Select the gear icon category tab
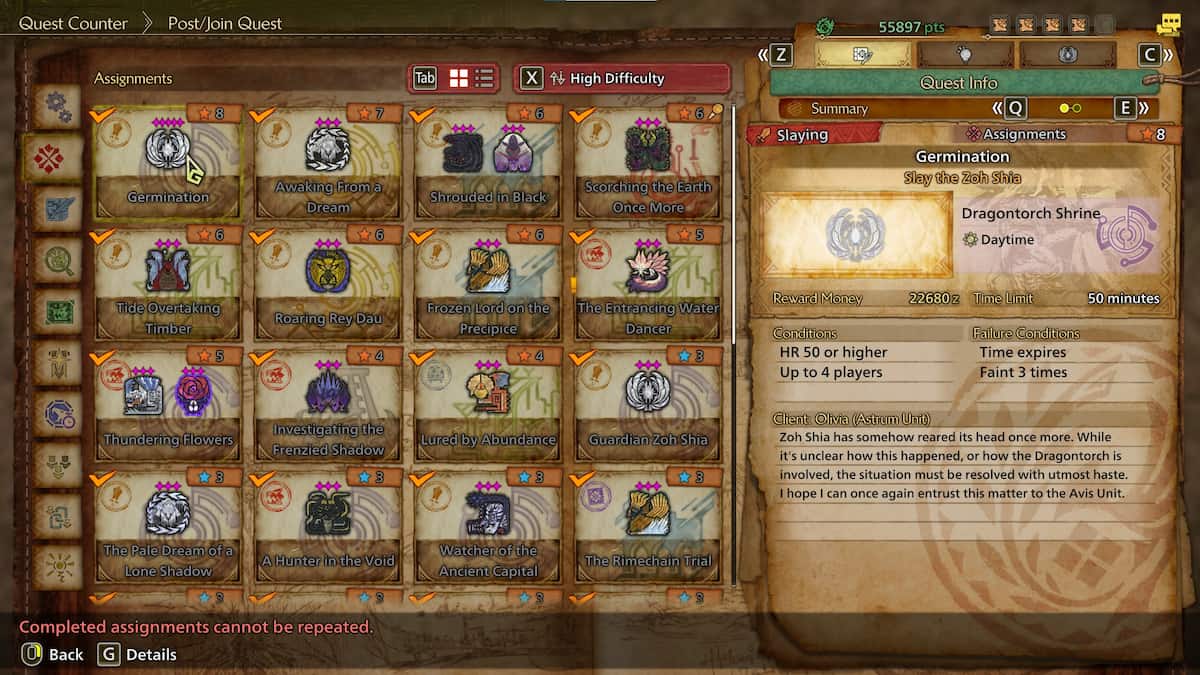The width and height of the screenshot is (1200, 675). coord(56,106)
